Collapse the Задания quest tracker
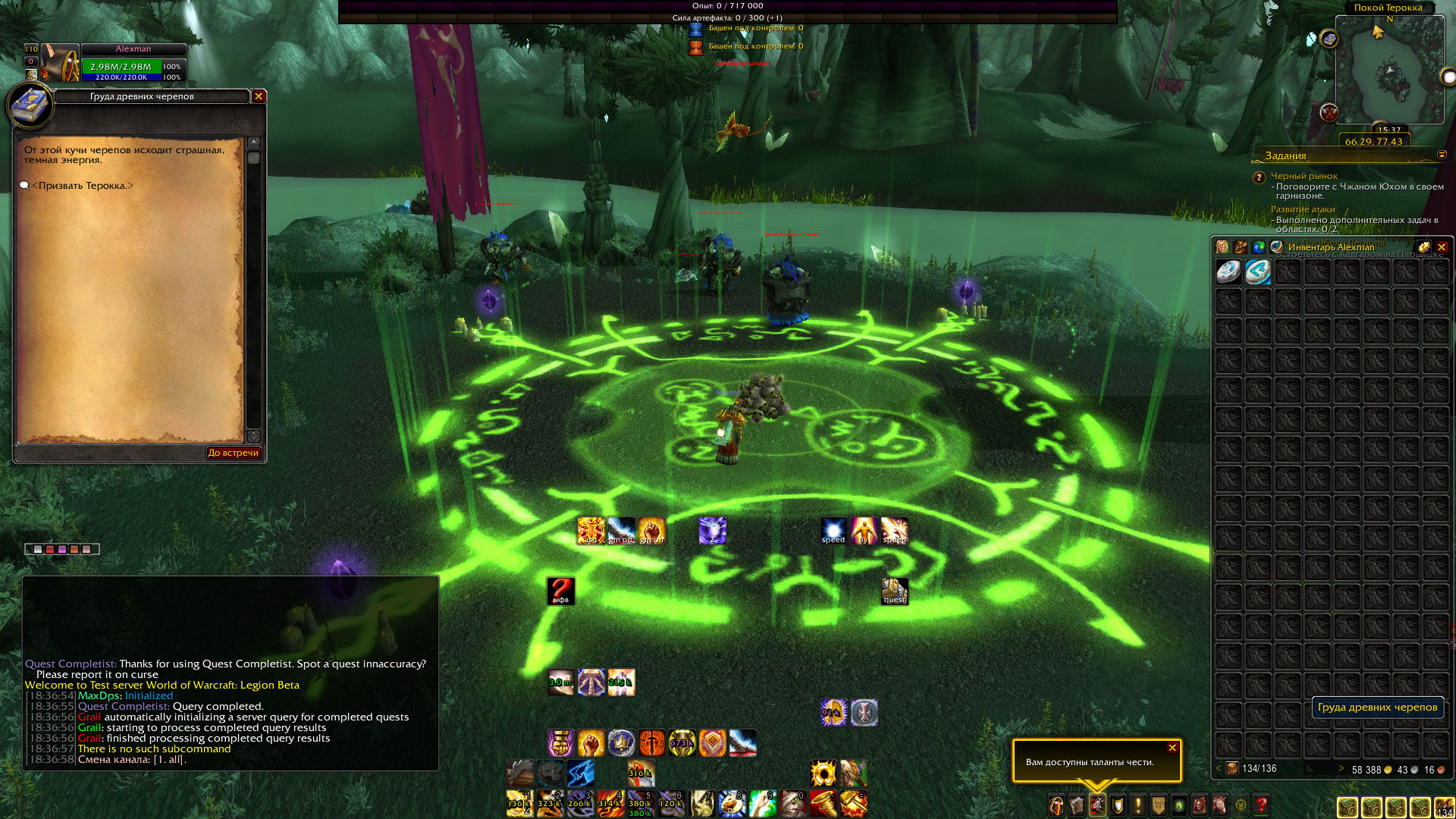Image resolution: width=1456 pixels, height=819 pixels. coord(1442,155)
